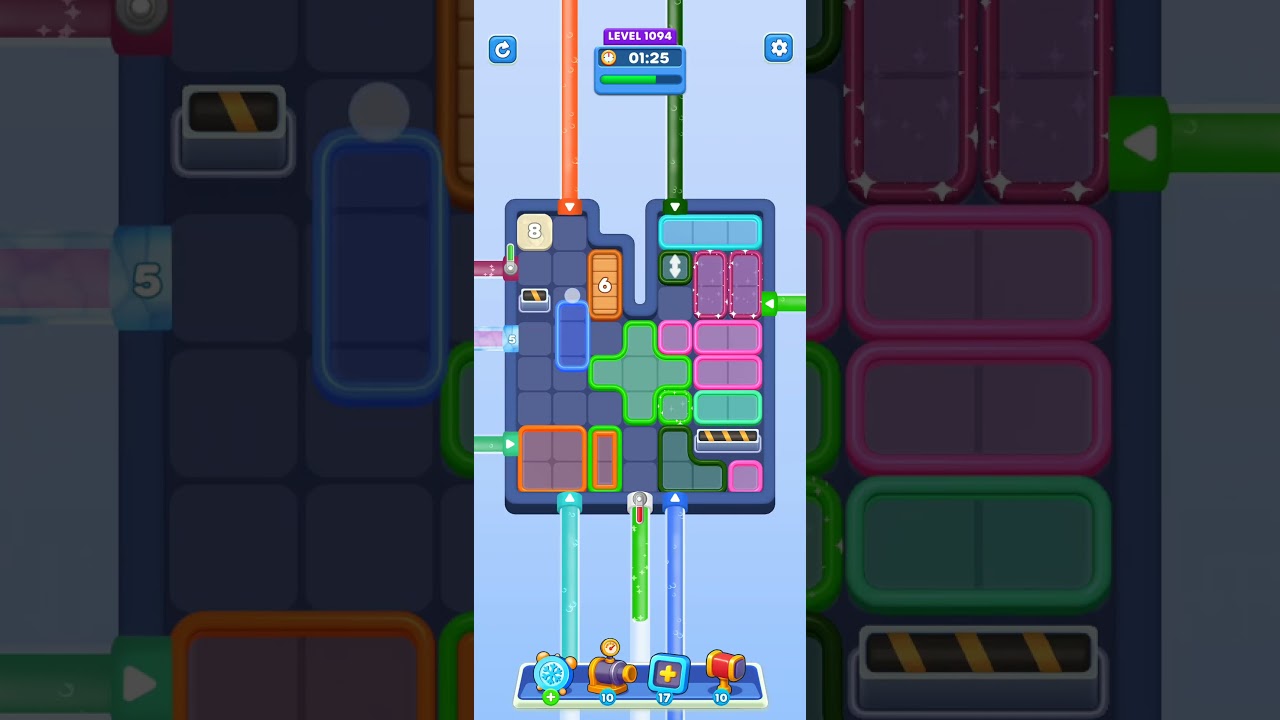Tap the green level progress bar
The image size is (1280, 720).
[x=640, y=77]
